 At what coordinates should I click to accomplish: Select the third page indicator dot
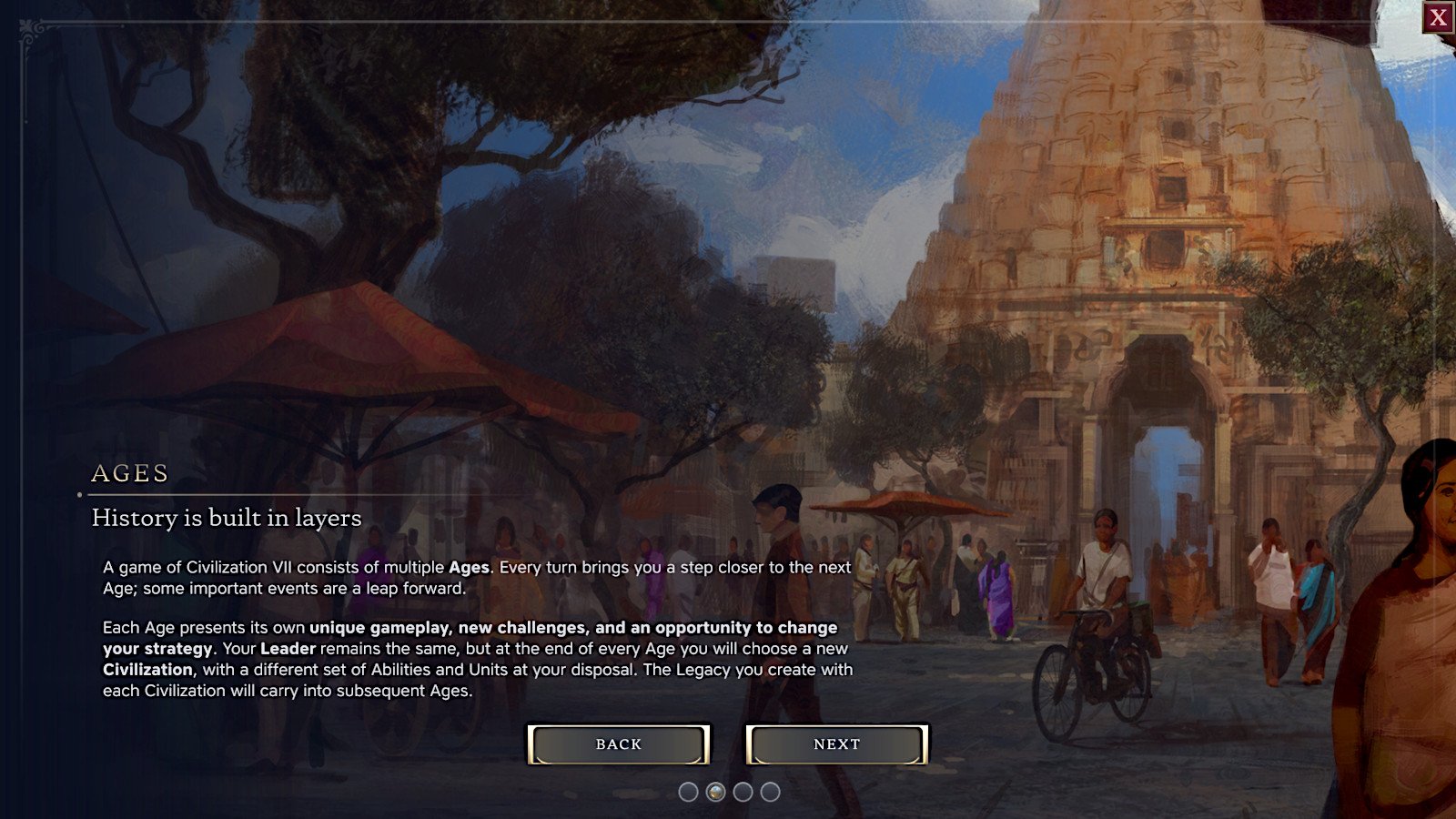tap(743, 792)
